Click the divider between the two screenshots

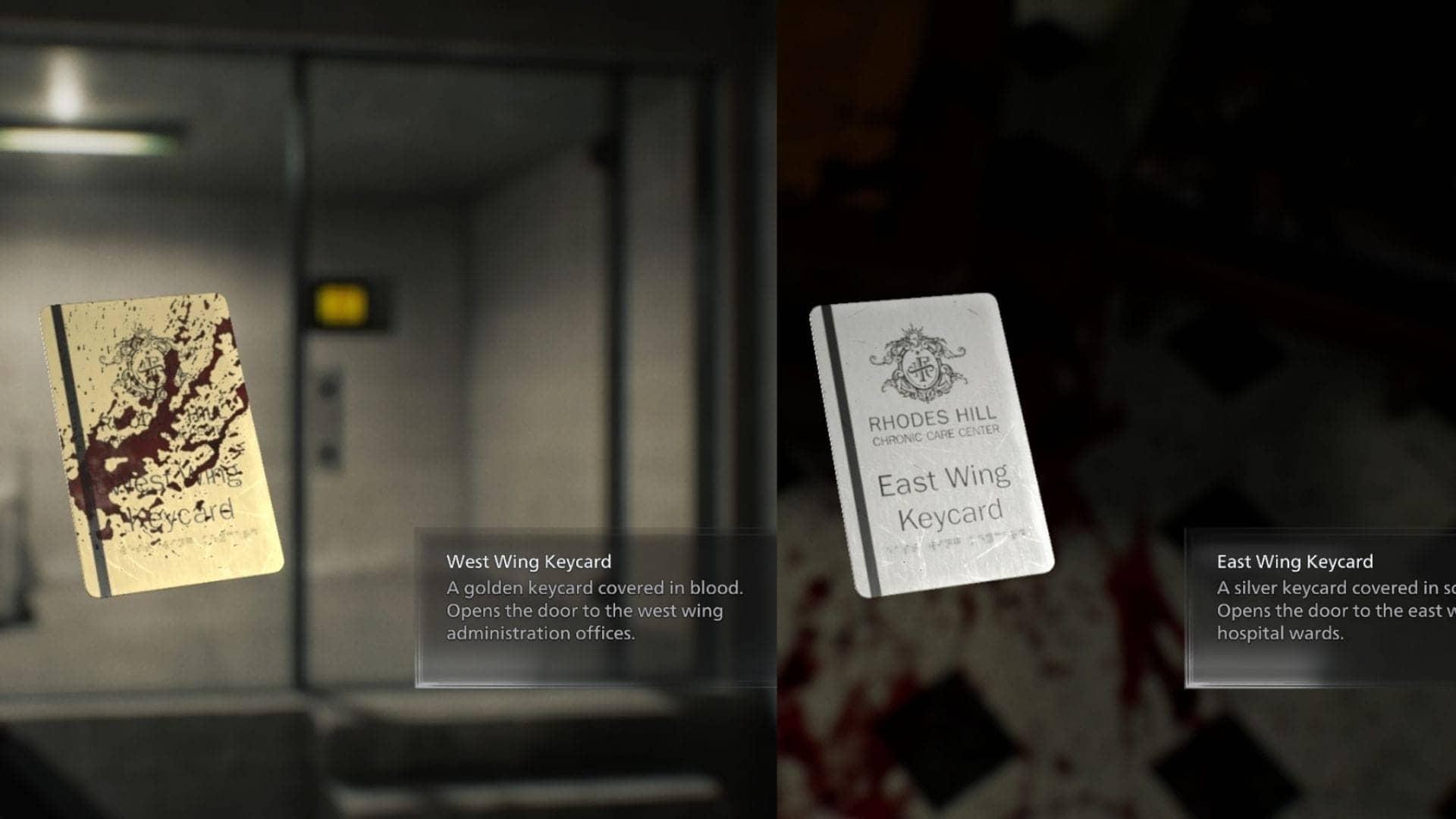pyautogui.click(x=775, y=409)
